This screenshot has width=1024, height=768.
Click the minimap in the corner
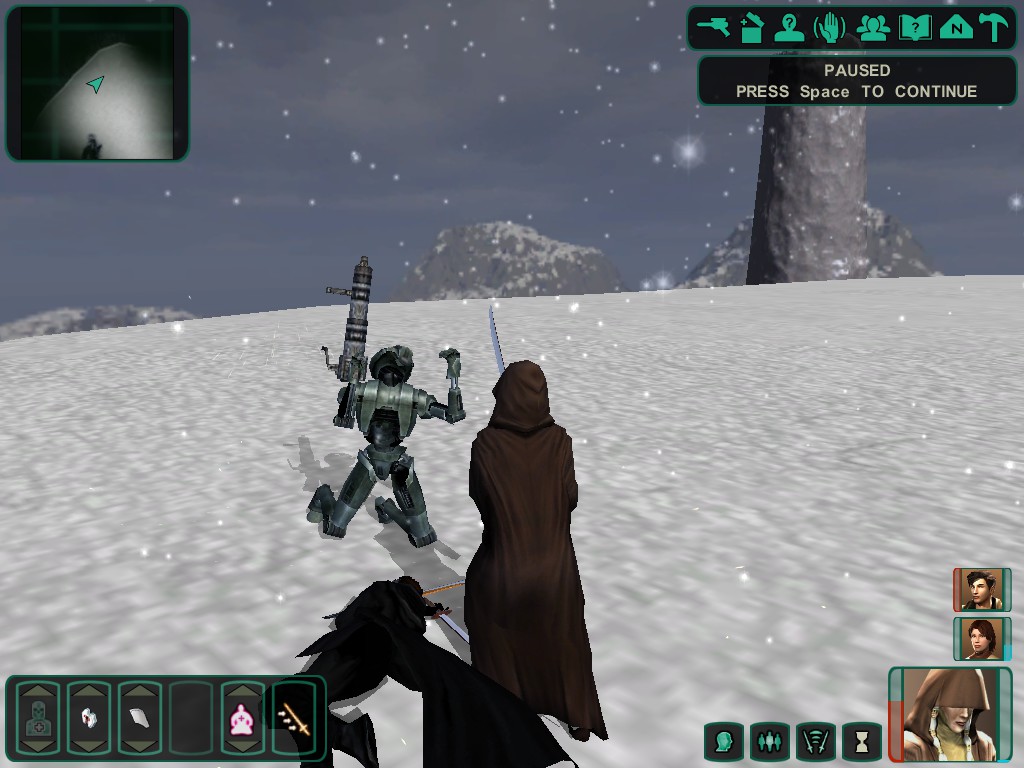click(x=97, y=83)
